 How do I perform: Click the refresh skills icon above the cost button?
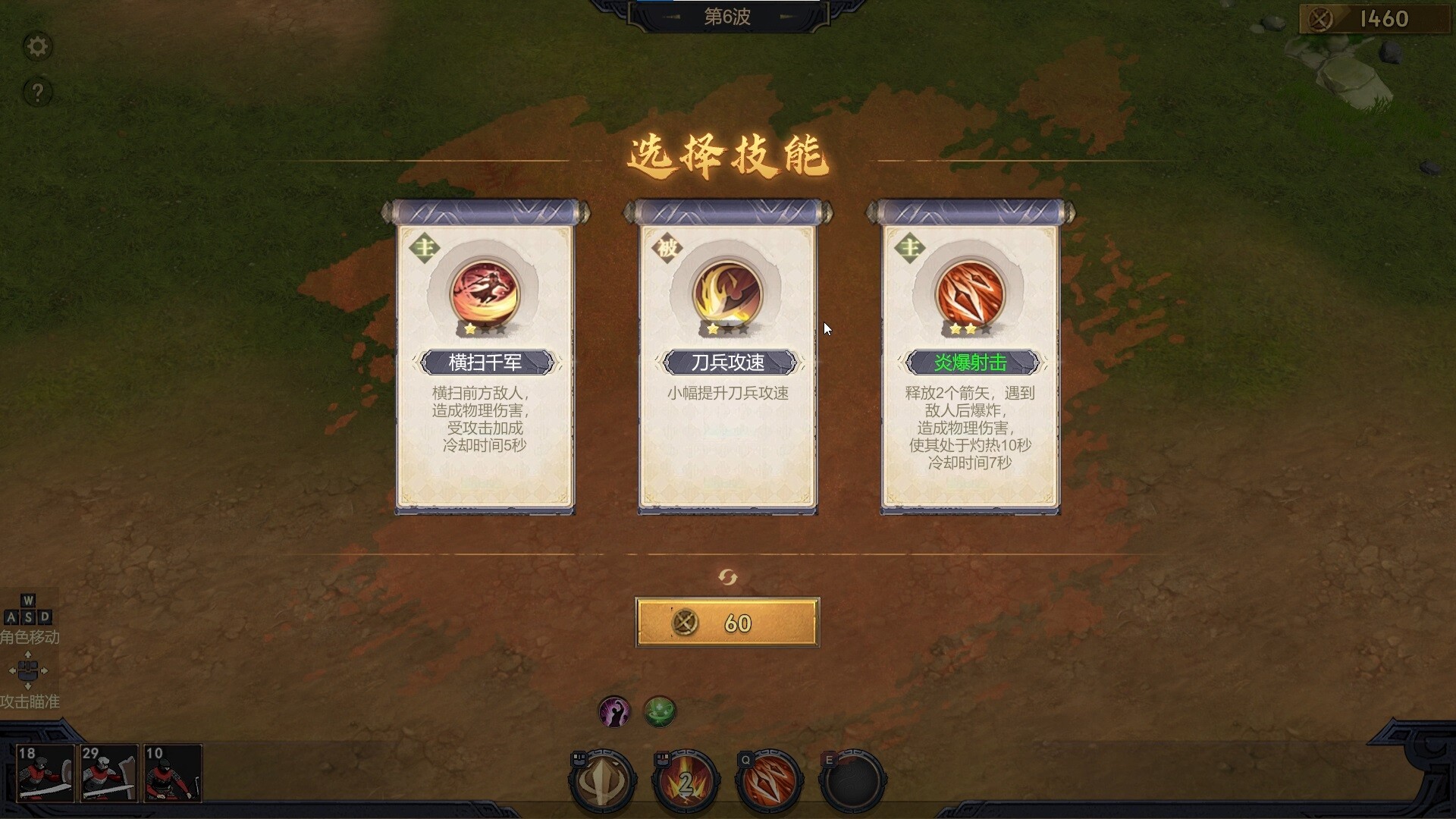coord(727,576)
